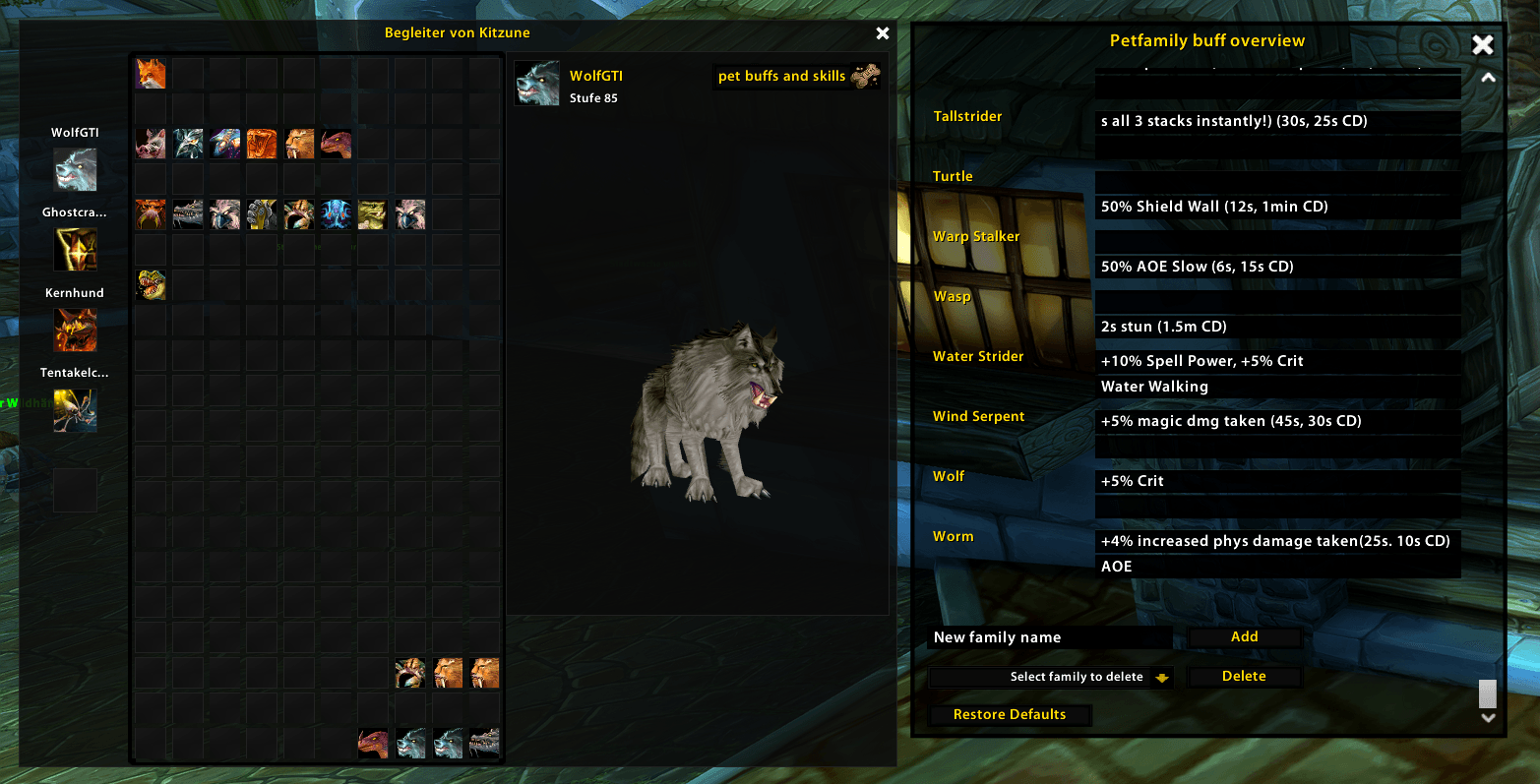Select the fox pet icon in the grid

coord(150,73)
